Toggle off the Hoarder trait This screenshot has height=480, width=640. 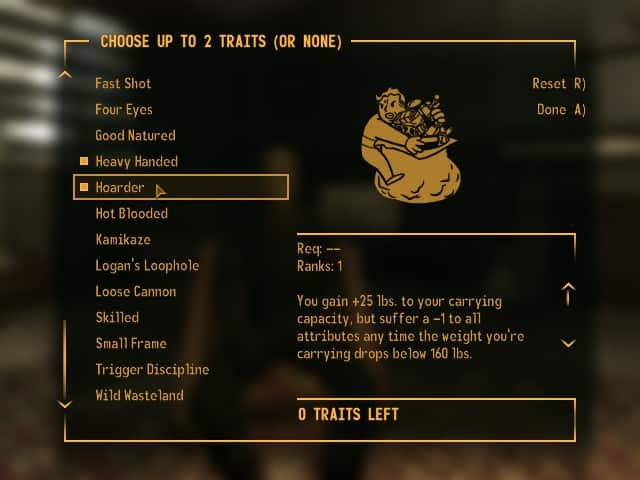(120, 187)
